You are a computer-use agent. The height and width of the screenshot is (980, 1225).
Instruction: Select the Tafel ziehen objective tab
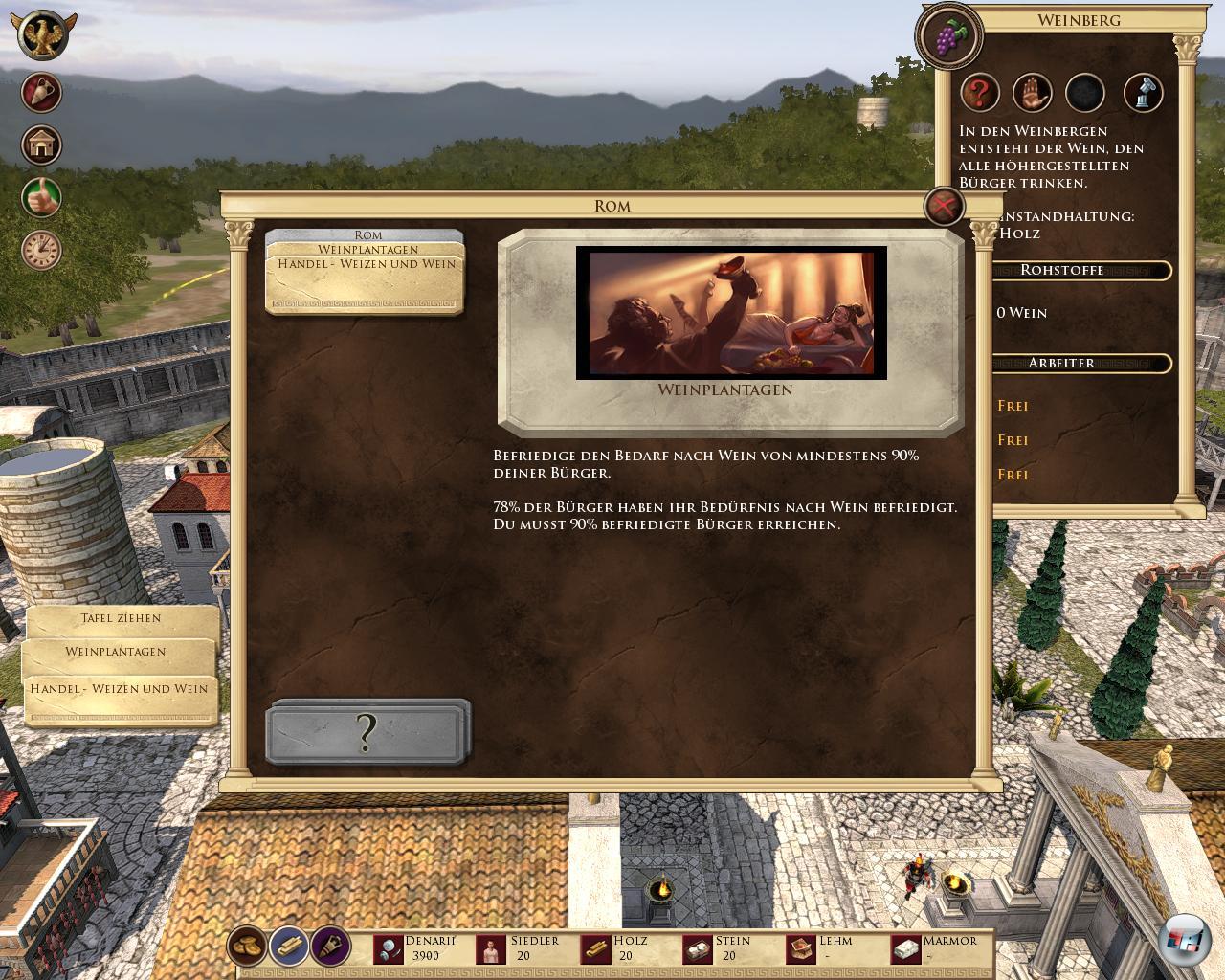pos(122,618)
